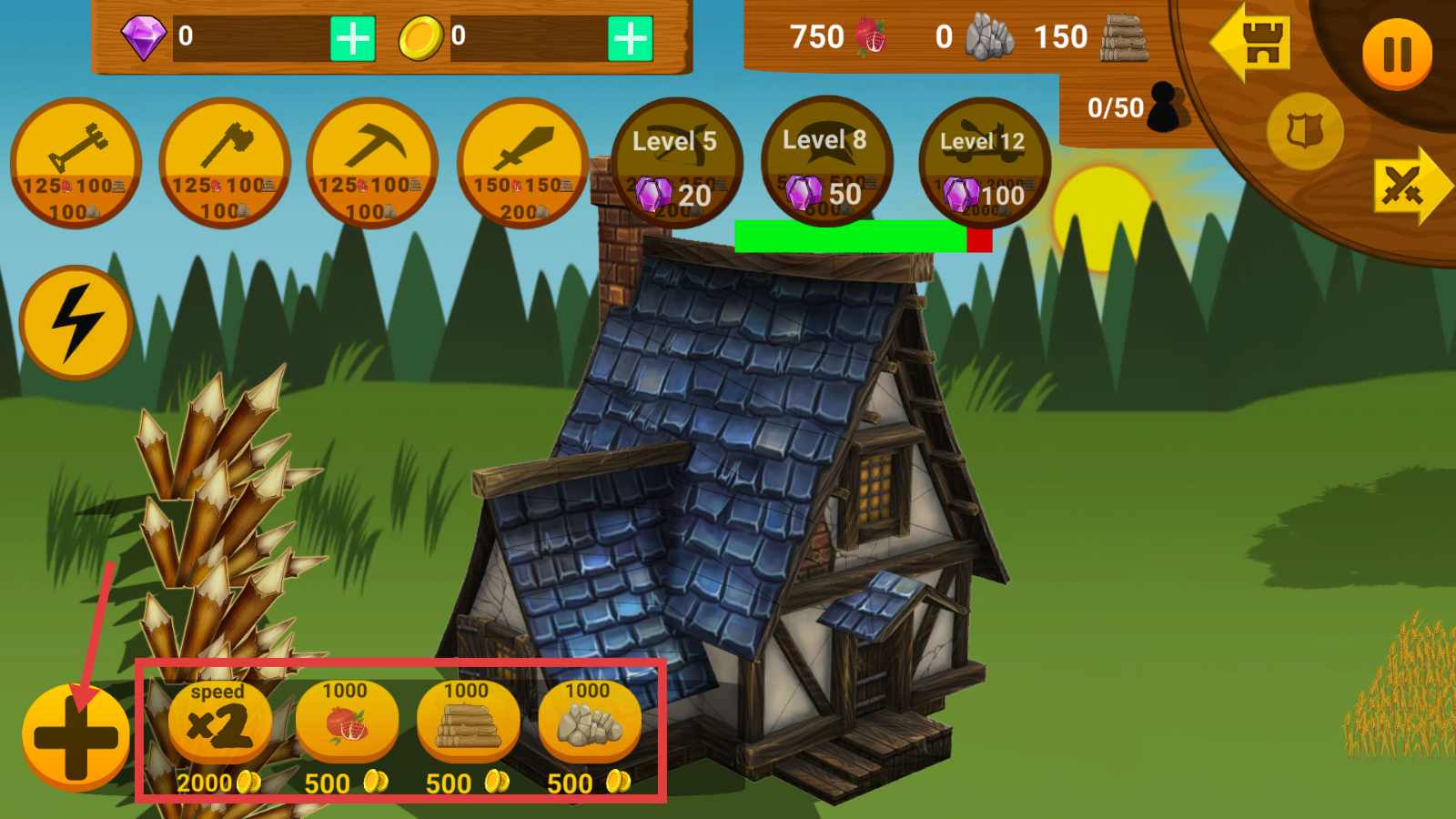Buy the pickaxe miner unit
This screenshot has height=819, width=1456.
coord(372,163)
